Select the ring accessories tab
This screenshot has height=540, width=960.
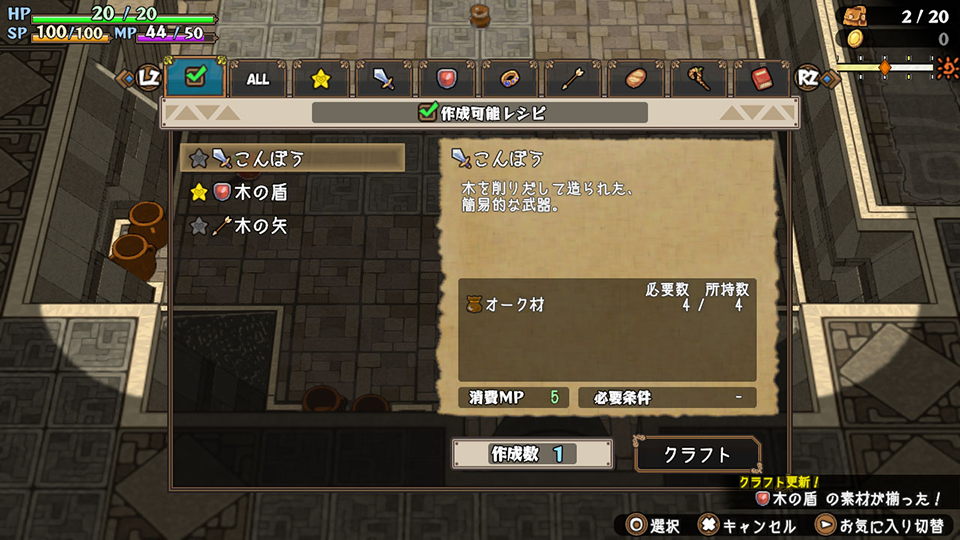pyautogui.click(x=510, y=79)
